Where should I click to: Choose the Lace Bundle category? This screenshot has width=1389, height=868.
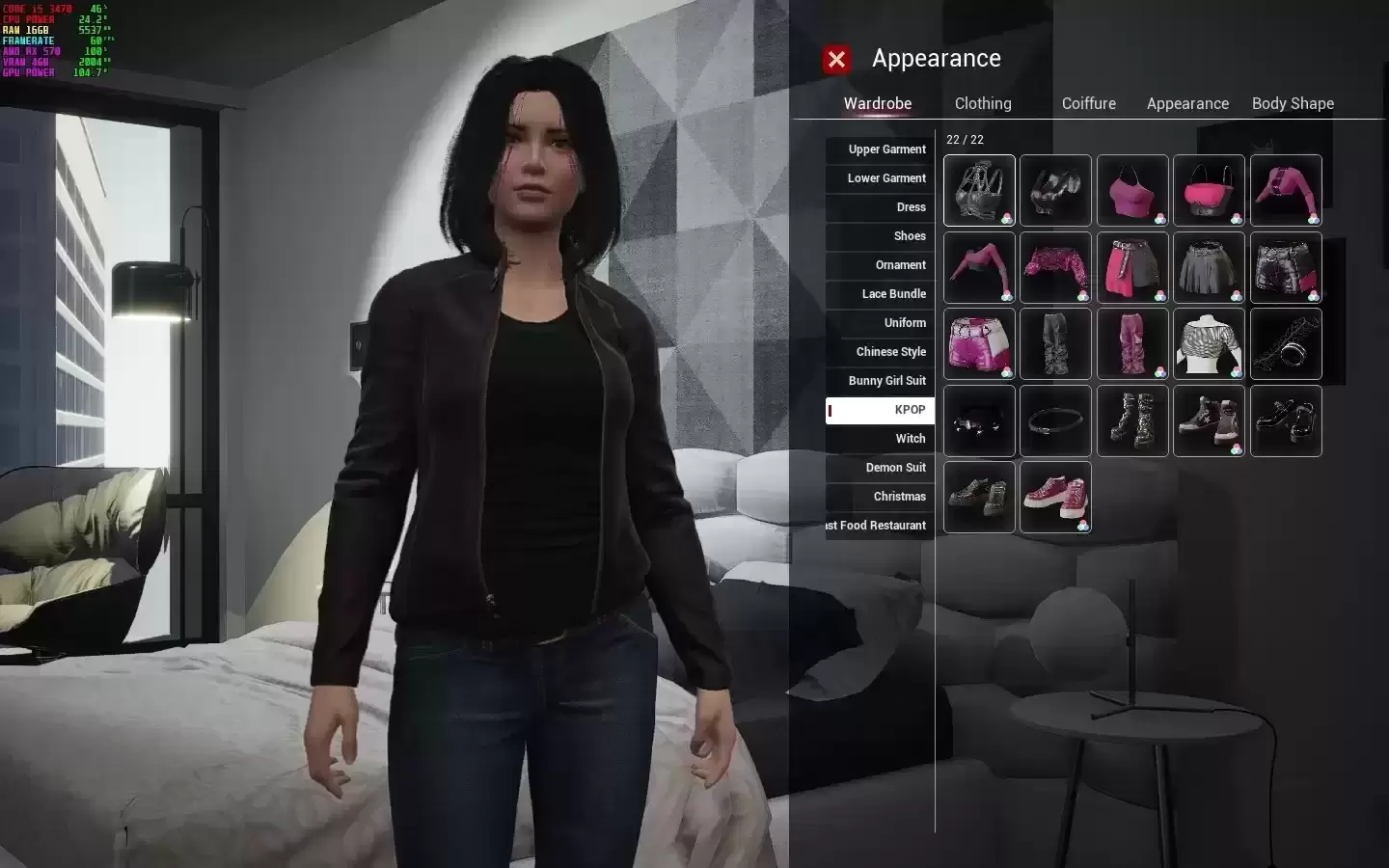point(880,294)
